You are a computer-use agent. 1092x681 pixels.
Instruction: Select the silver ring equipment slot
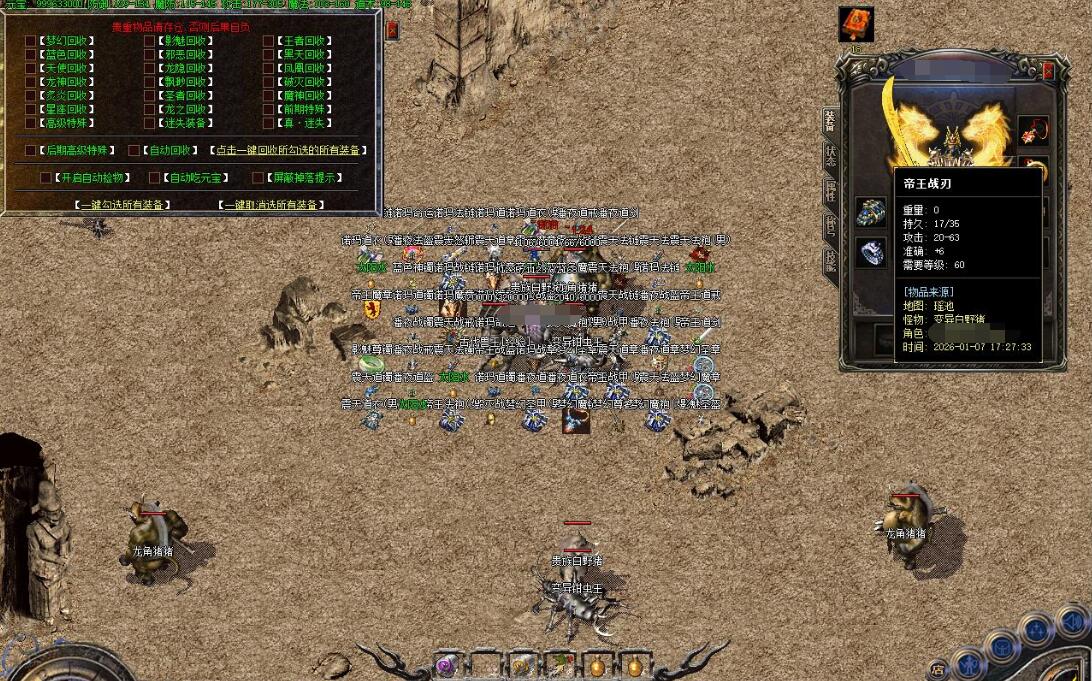coord(870,251)
